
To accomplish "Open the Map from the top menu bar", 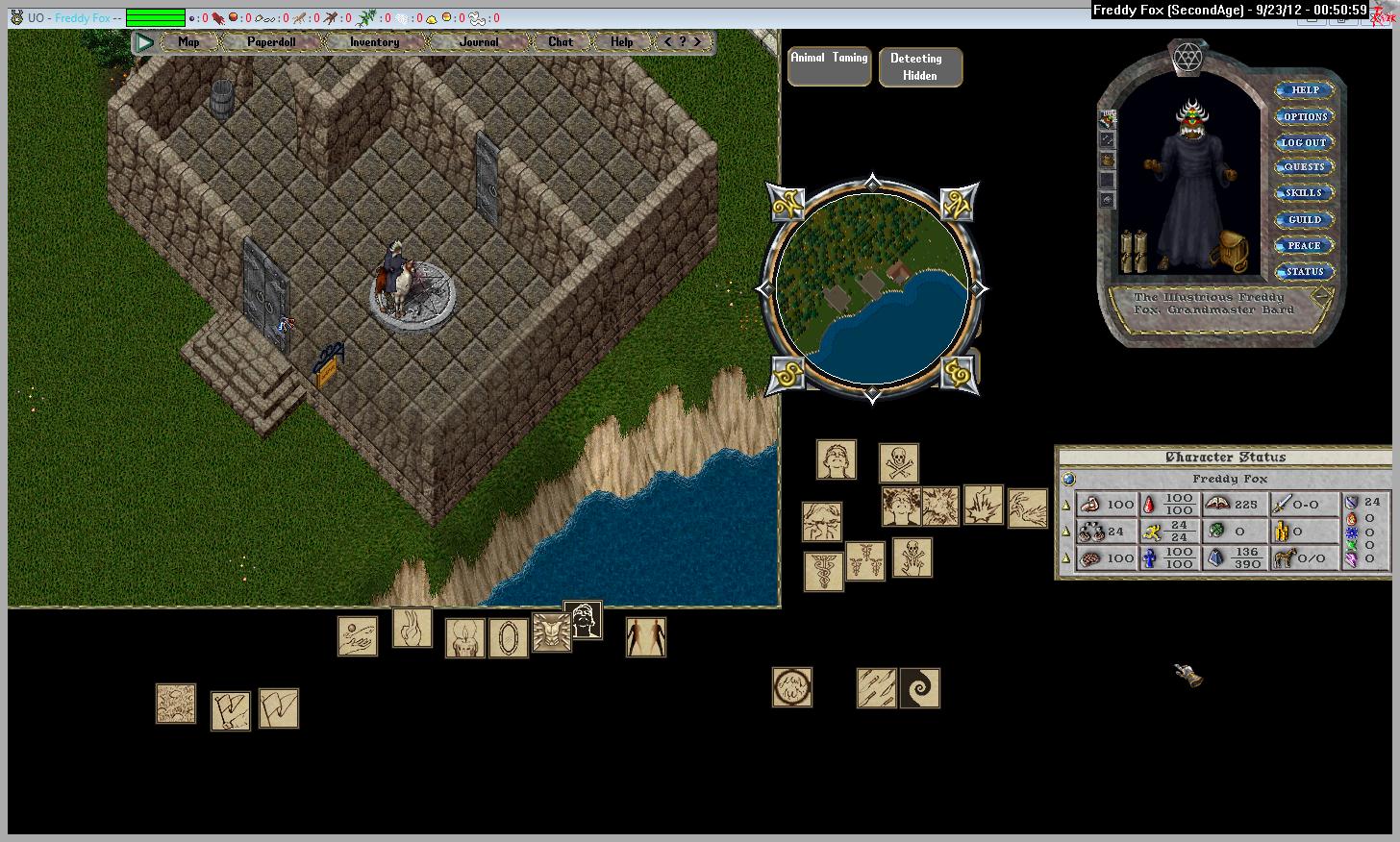I will [x=188, y=42].
